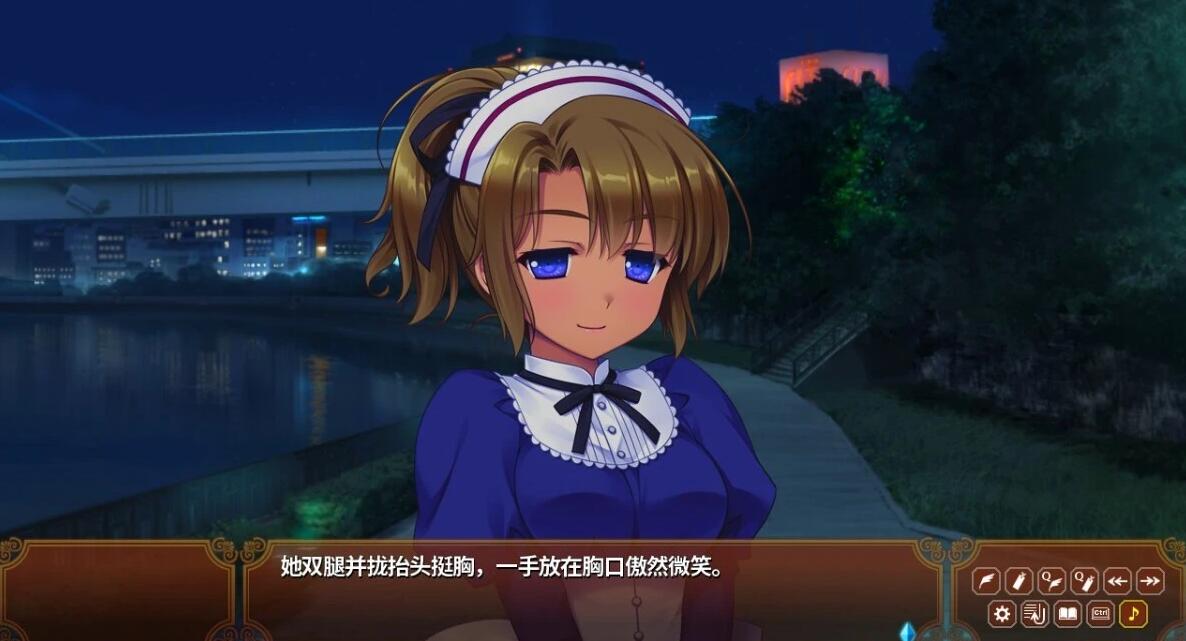Skip forward with the double right arrow
1186x641 pixels.
tap(1149, 581)
